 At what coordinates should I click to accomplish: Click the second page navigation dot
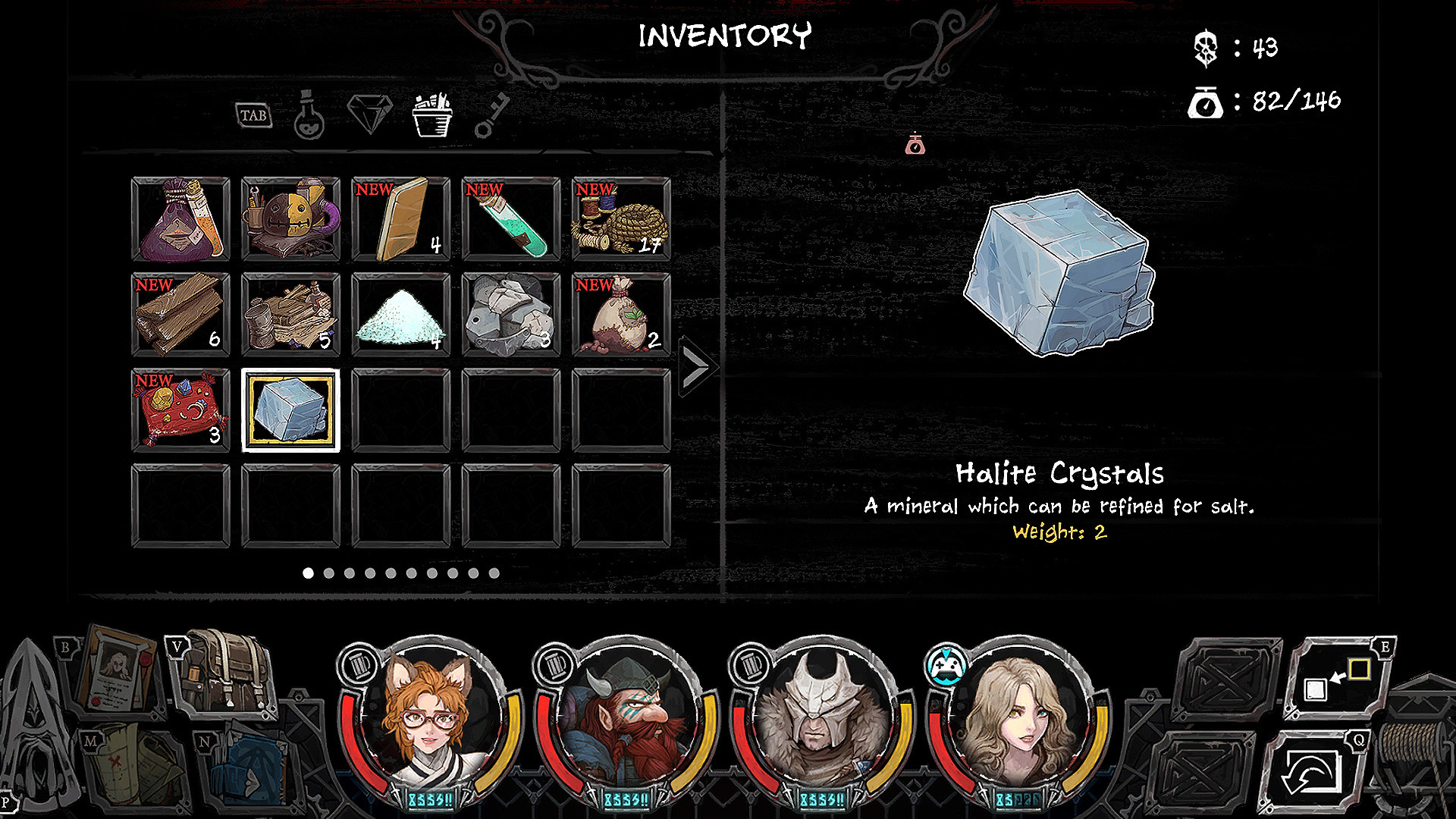tap(330, 573)
